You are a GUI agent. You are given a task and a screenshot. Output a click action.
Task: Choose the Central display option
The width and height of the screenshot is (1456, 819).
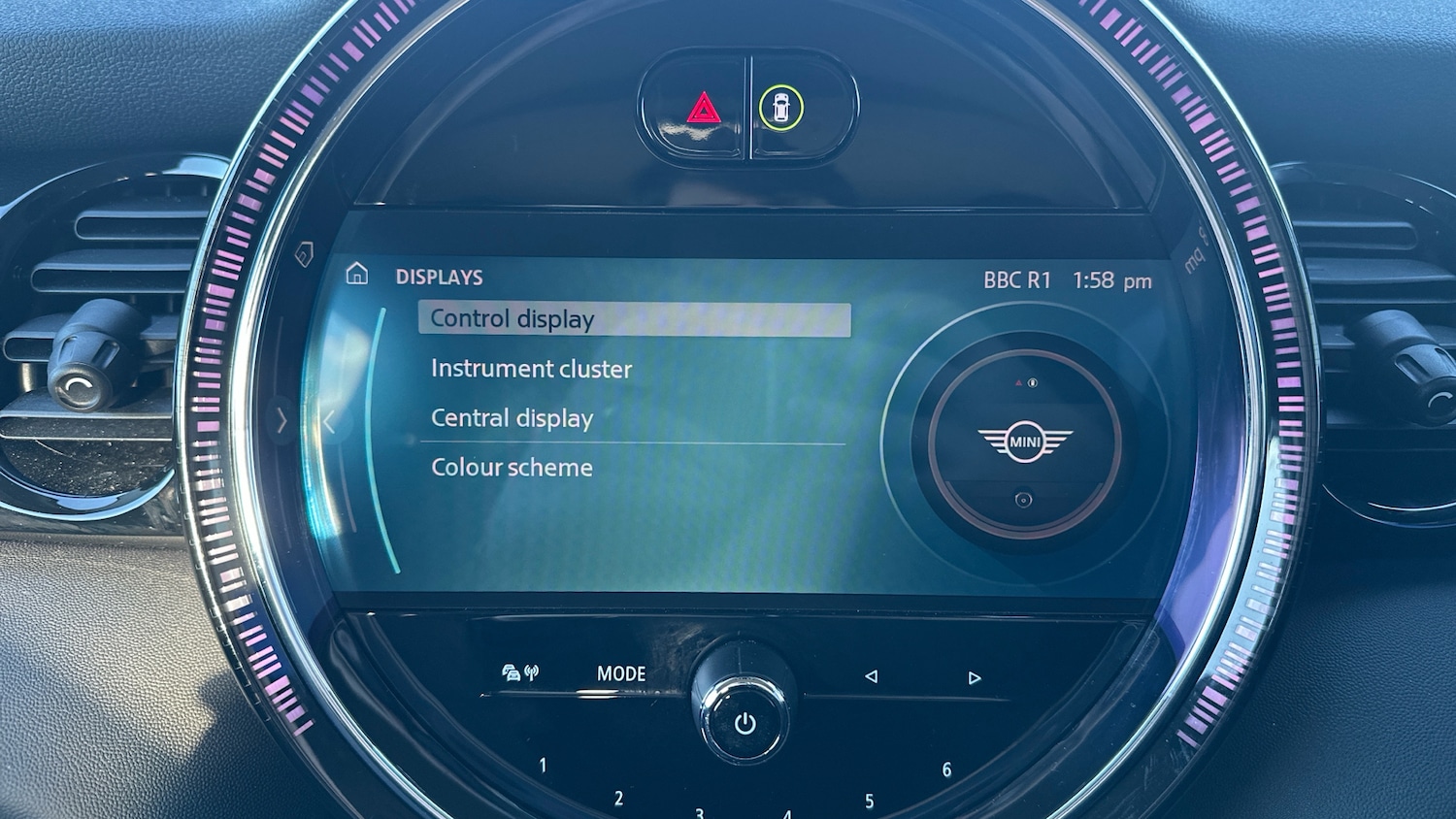tap(512, 418)
